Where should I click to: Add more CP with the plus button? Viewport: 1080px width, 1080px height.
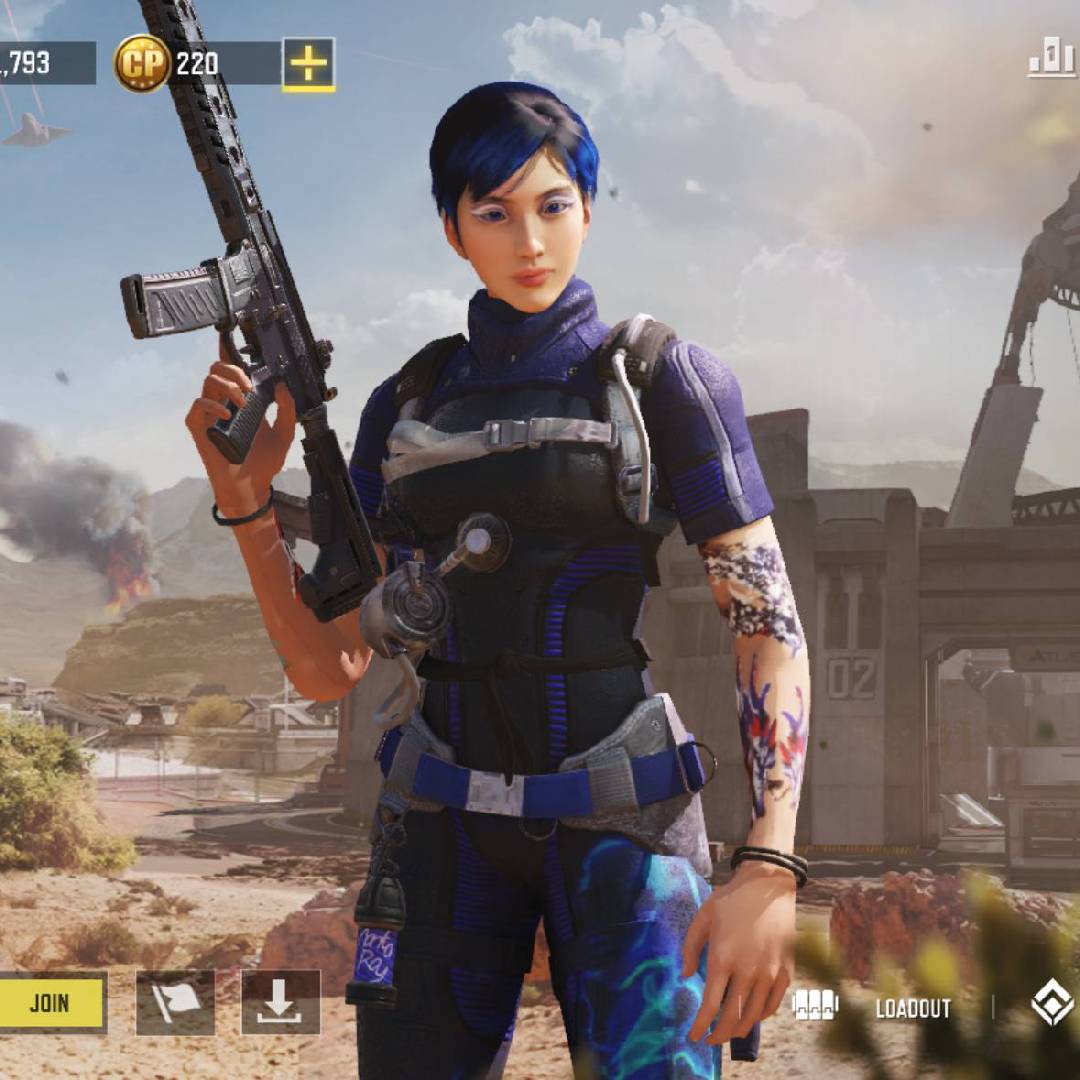pyautogui.click(x=308, y=64)
